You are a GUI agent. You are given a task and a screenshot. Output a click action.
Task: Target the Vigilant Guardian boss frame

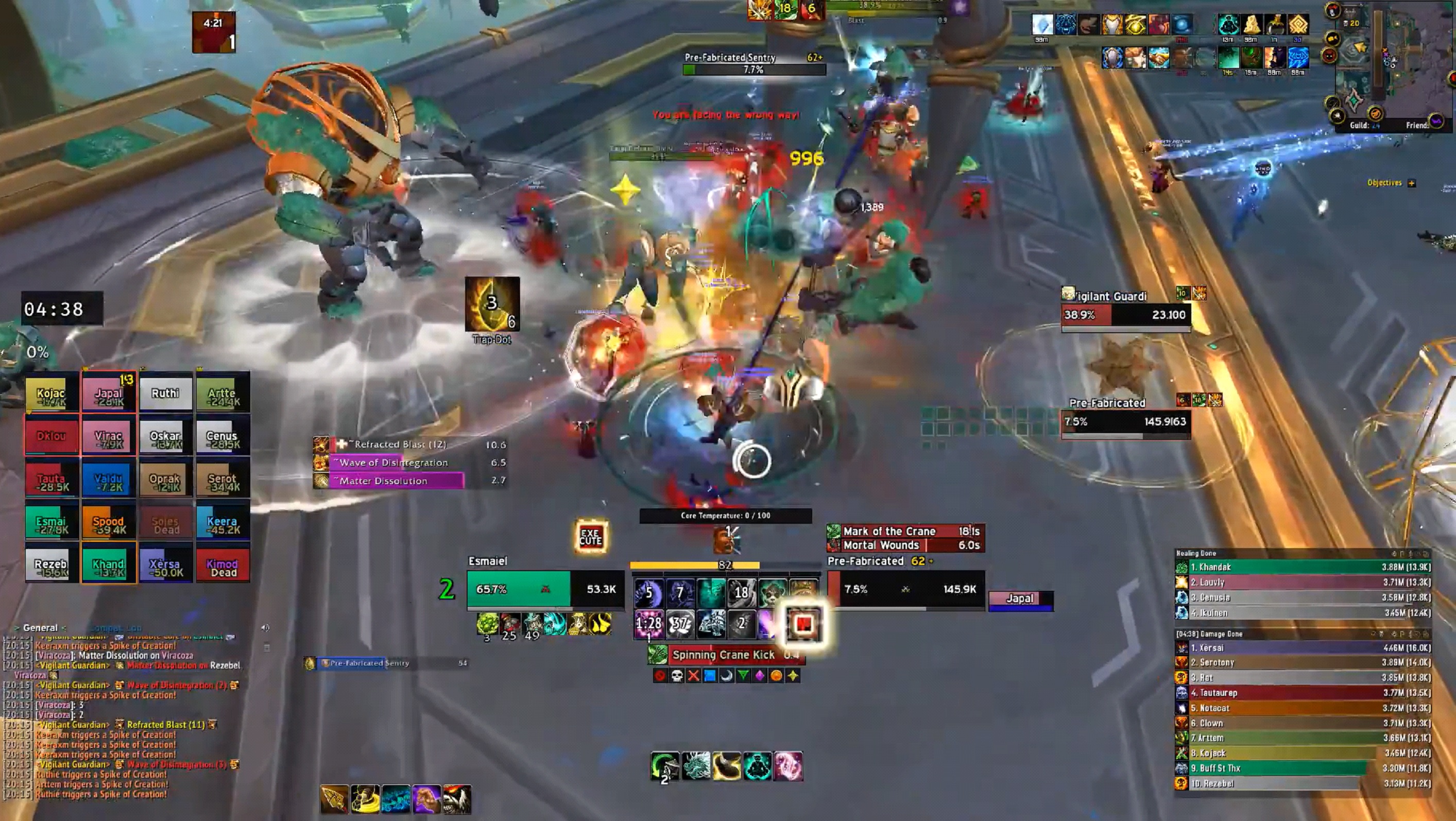click(x=1125, y=314)
